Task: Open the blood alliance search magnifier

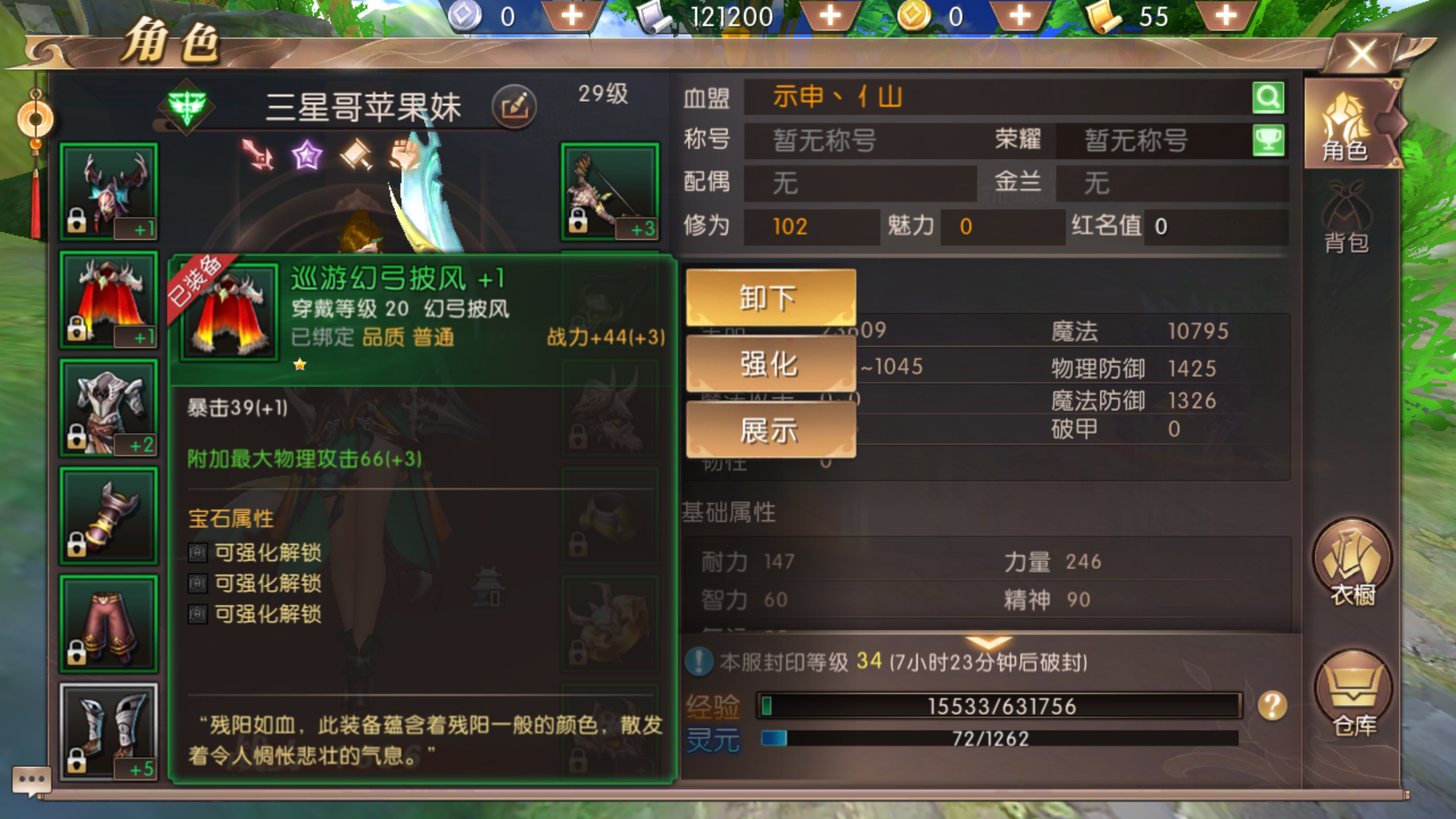Action: pyautogui.click(x=1267, y=97)
